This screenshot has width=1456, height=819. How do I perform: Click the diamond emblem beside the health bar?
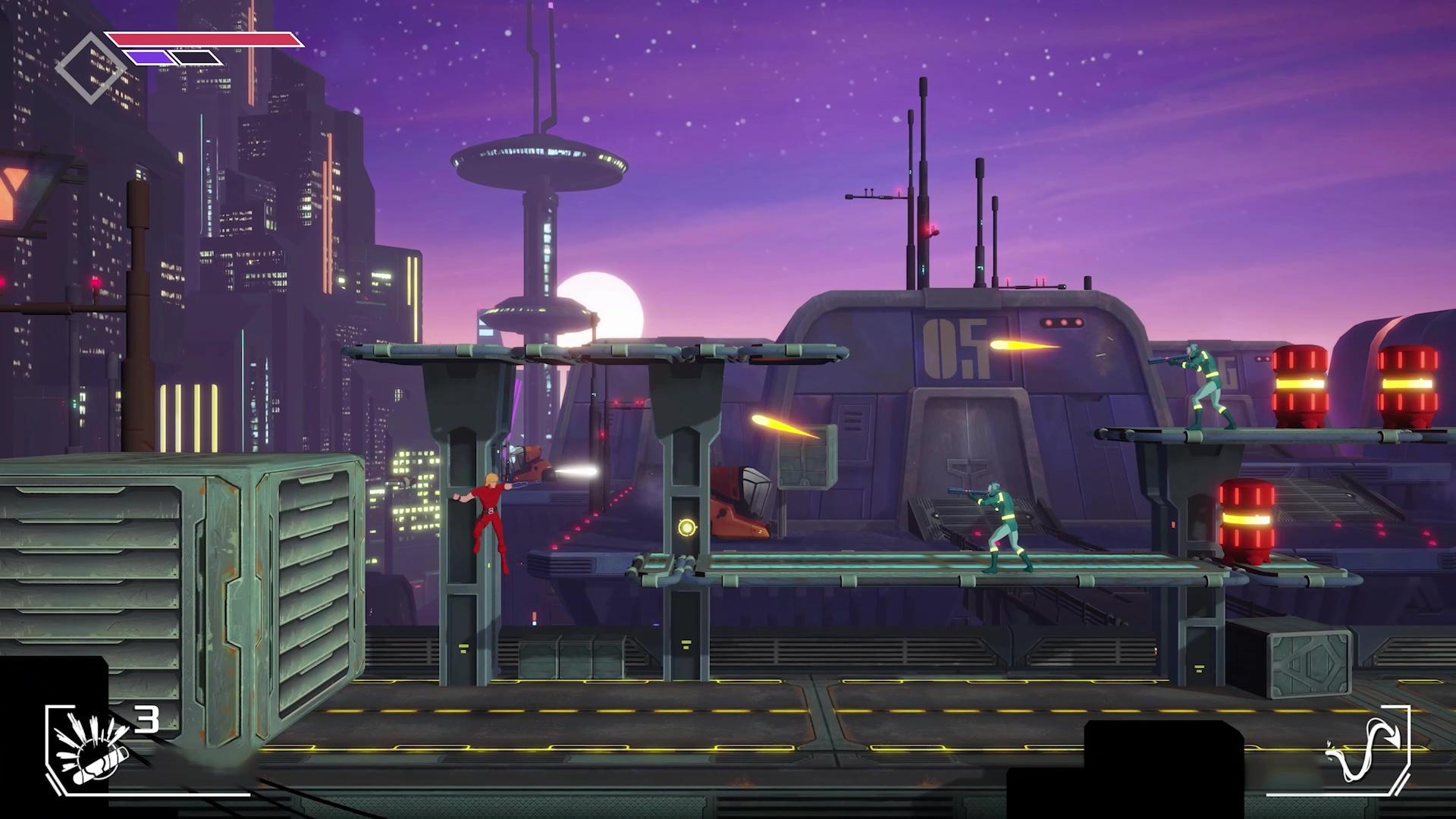90,67
